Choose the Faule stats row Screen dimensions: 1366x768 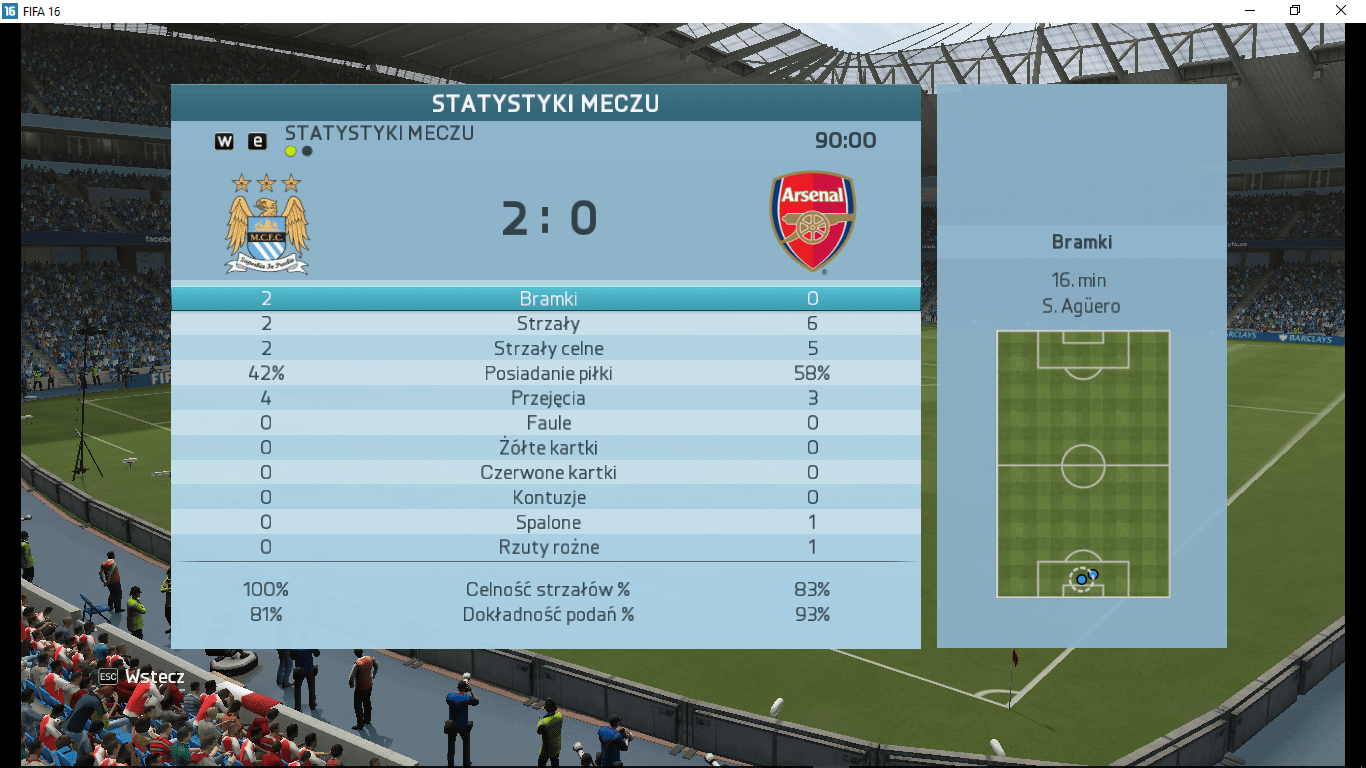click(547, 423)
